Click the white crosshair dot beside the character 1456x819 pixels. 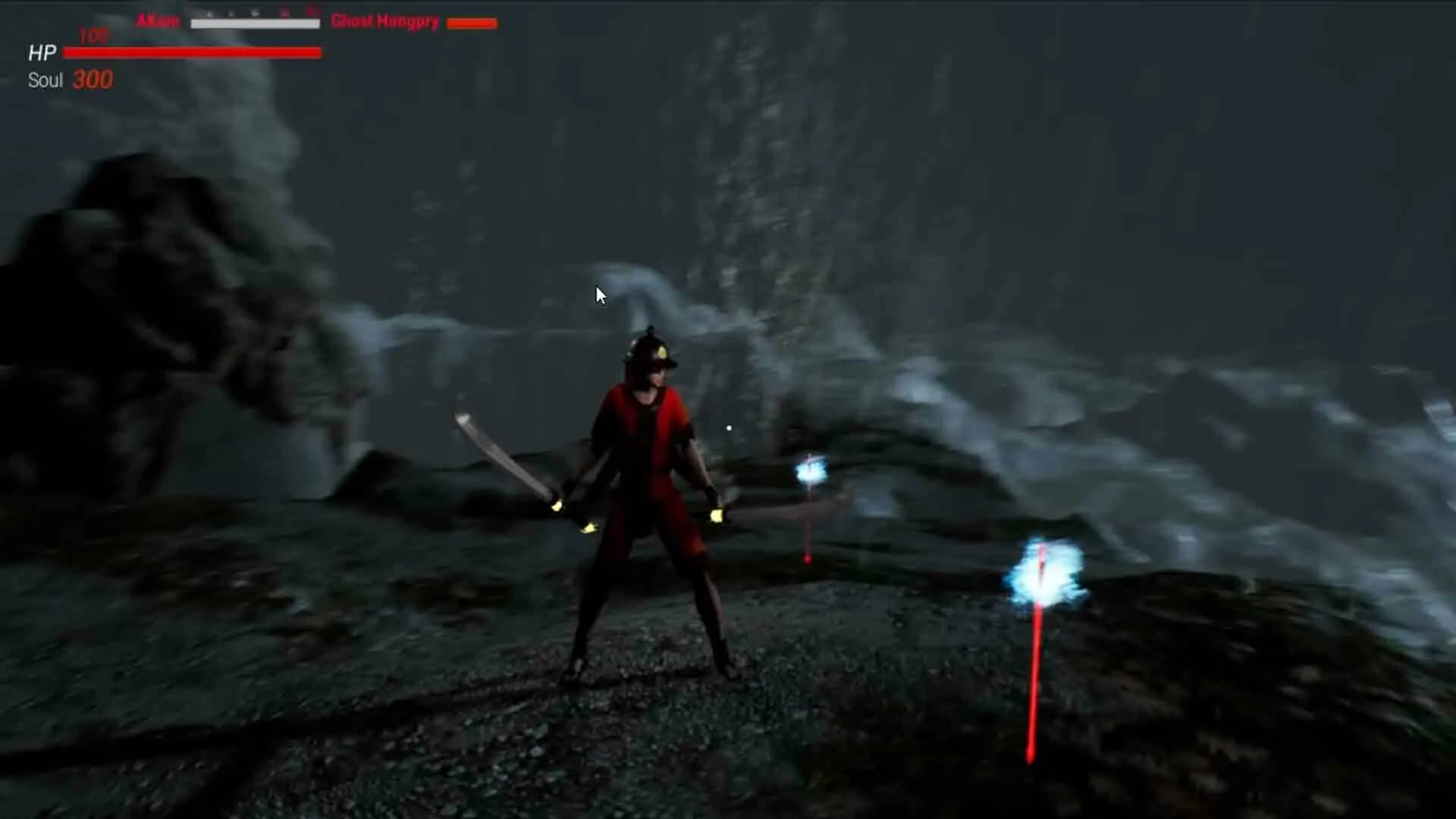730,428
